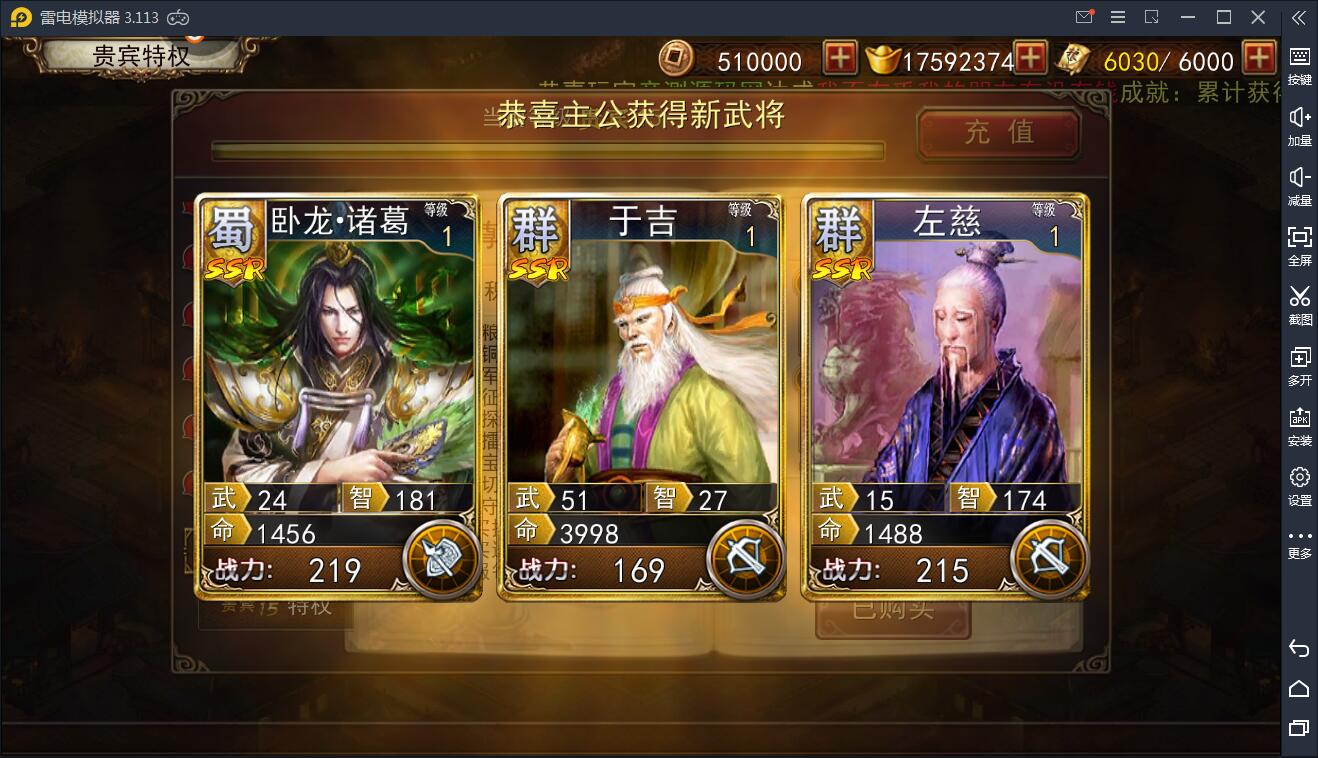The width and height of the screenshot is (1318, 758).
Task: Click the plus next to gold amount
Action: (1030, 59)
